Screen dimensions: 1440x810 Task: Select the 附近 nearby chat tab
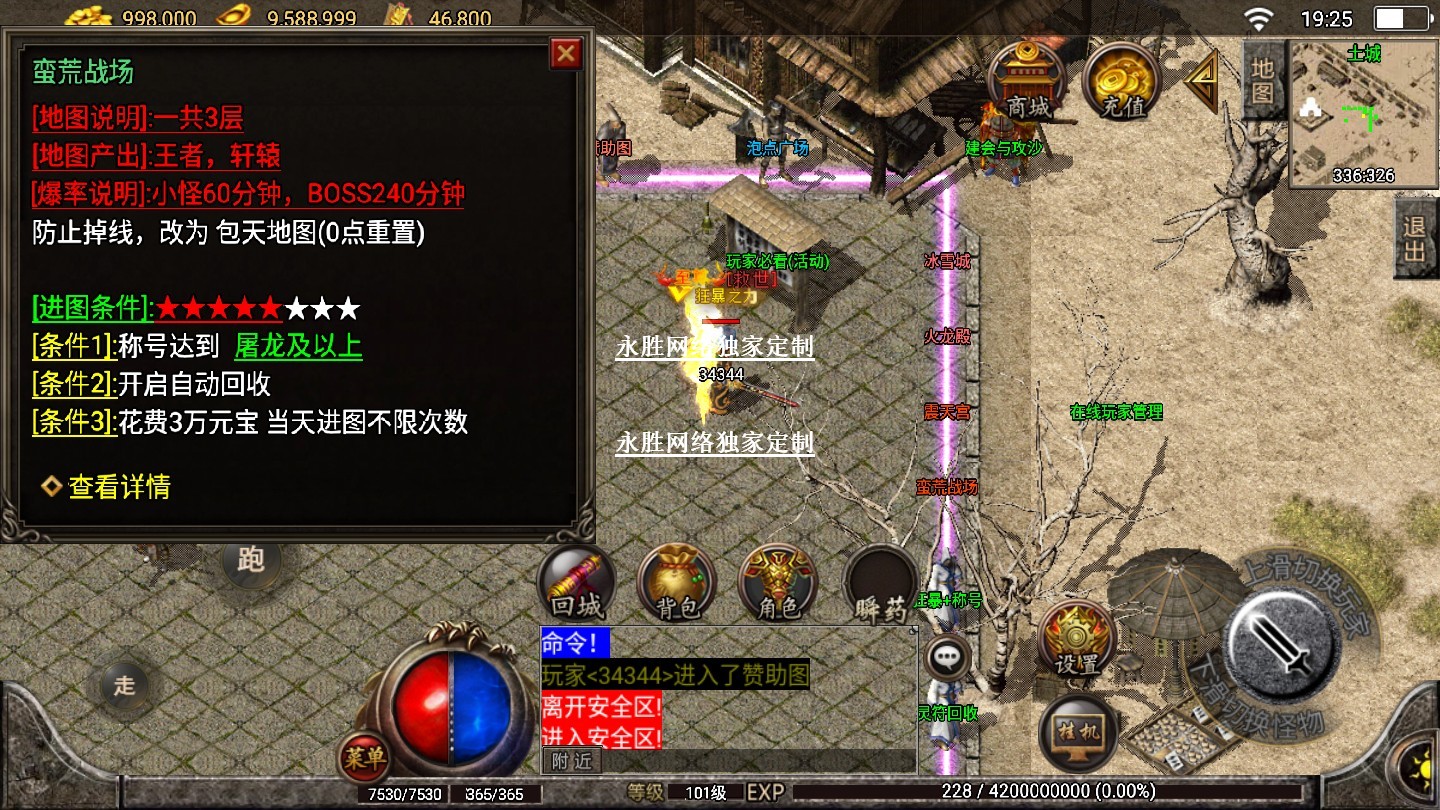click(x=572, y=761)
